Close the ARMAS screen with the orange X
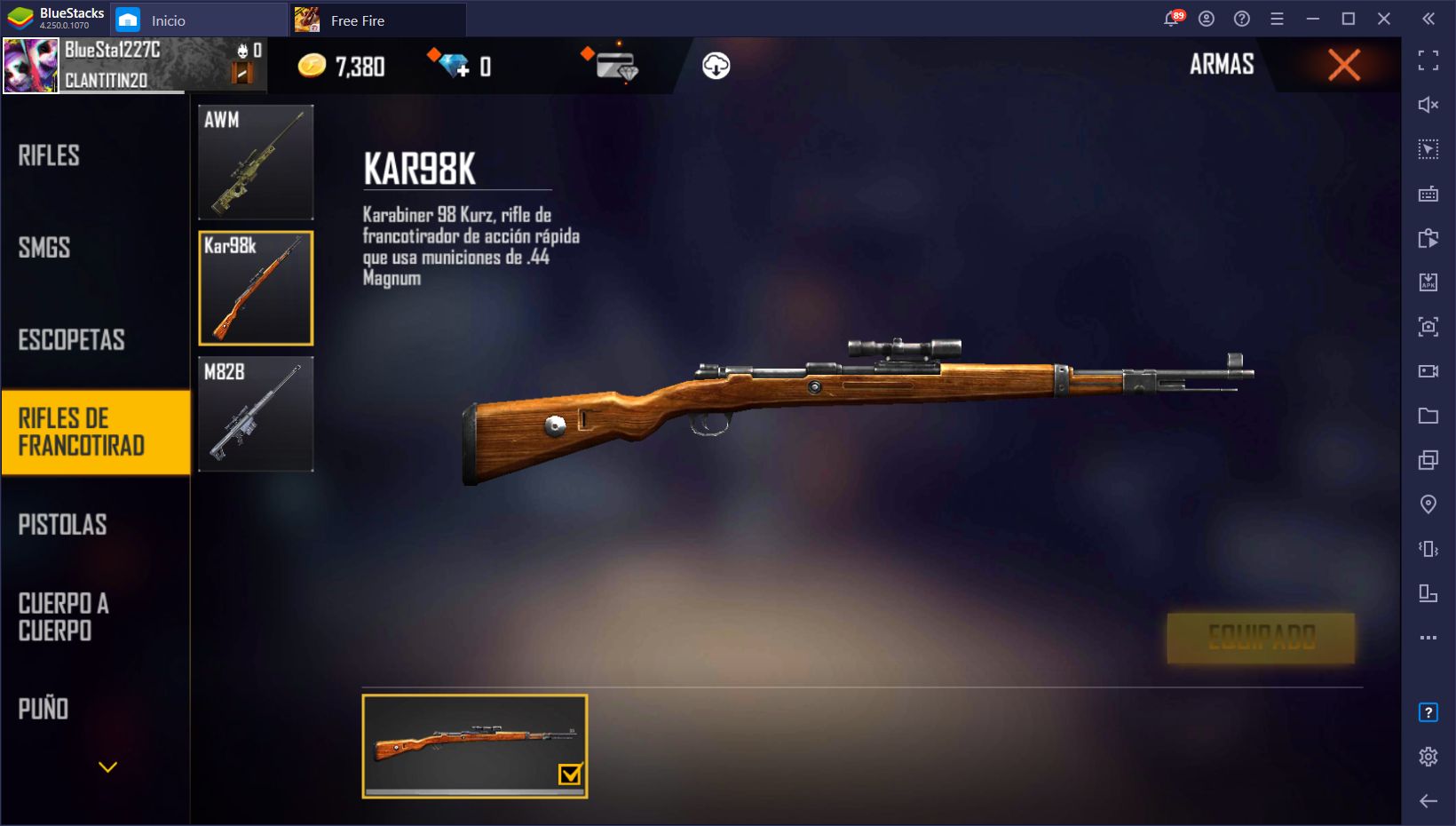Image resolution: width=1456 pixels, height=826 pixels. point(1343,65)
